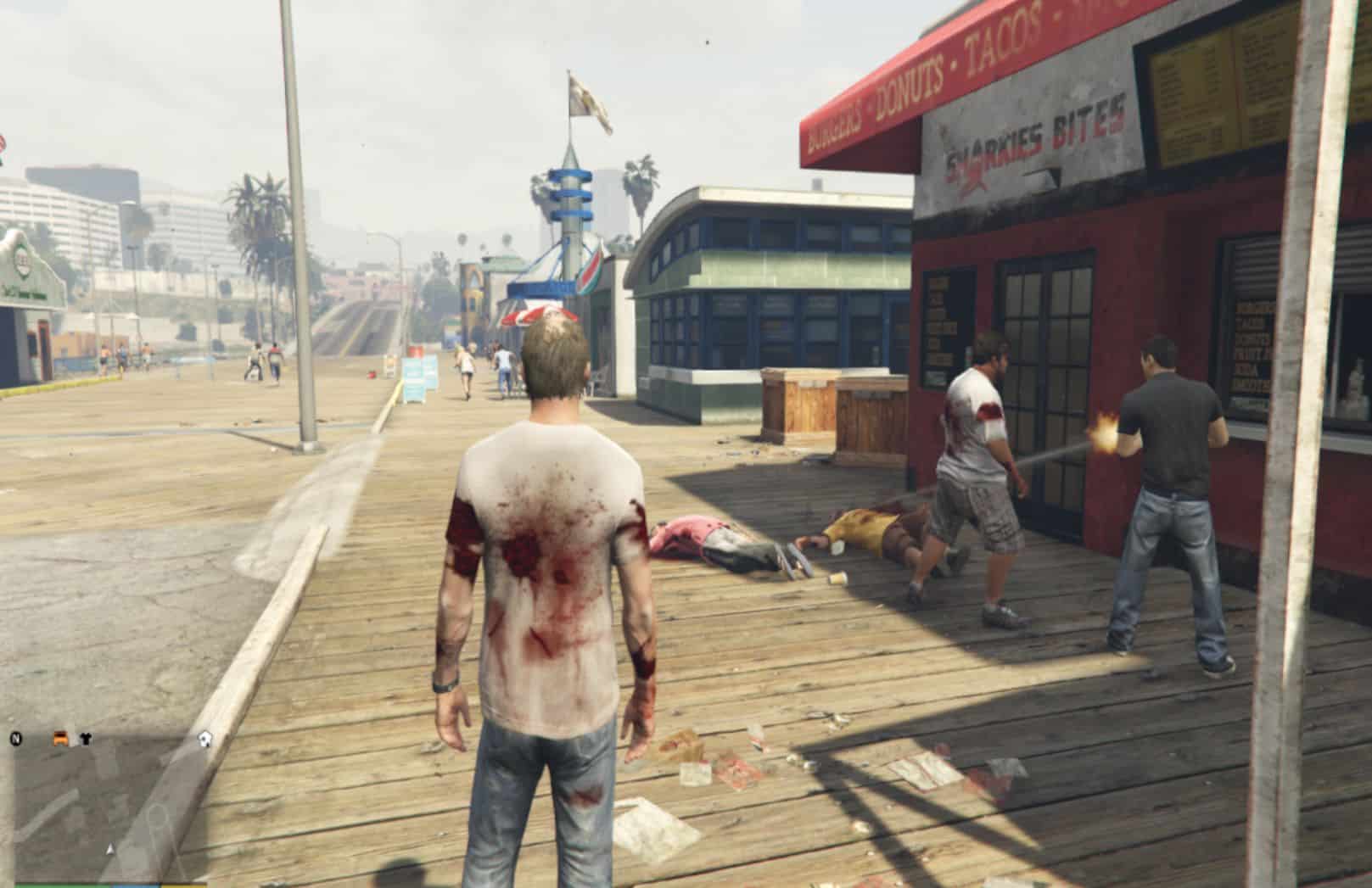Select the clothing store shirt blip
The image size is (1372, 888).
[x=86, y=739]
